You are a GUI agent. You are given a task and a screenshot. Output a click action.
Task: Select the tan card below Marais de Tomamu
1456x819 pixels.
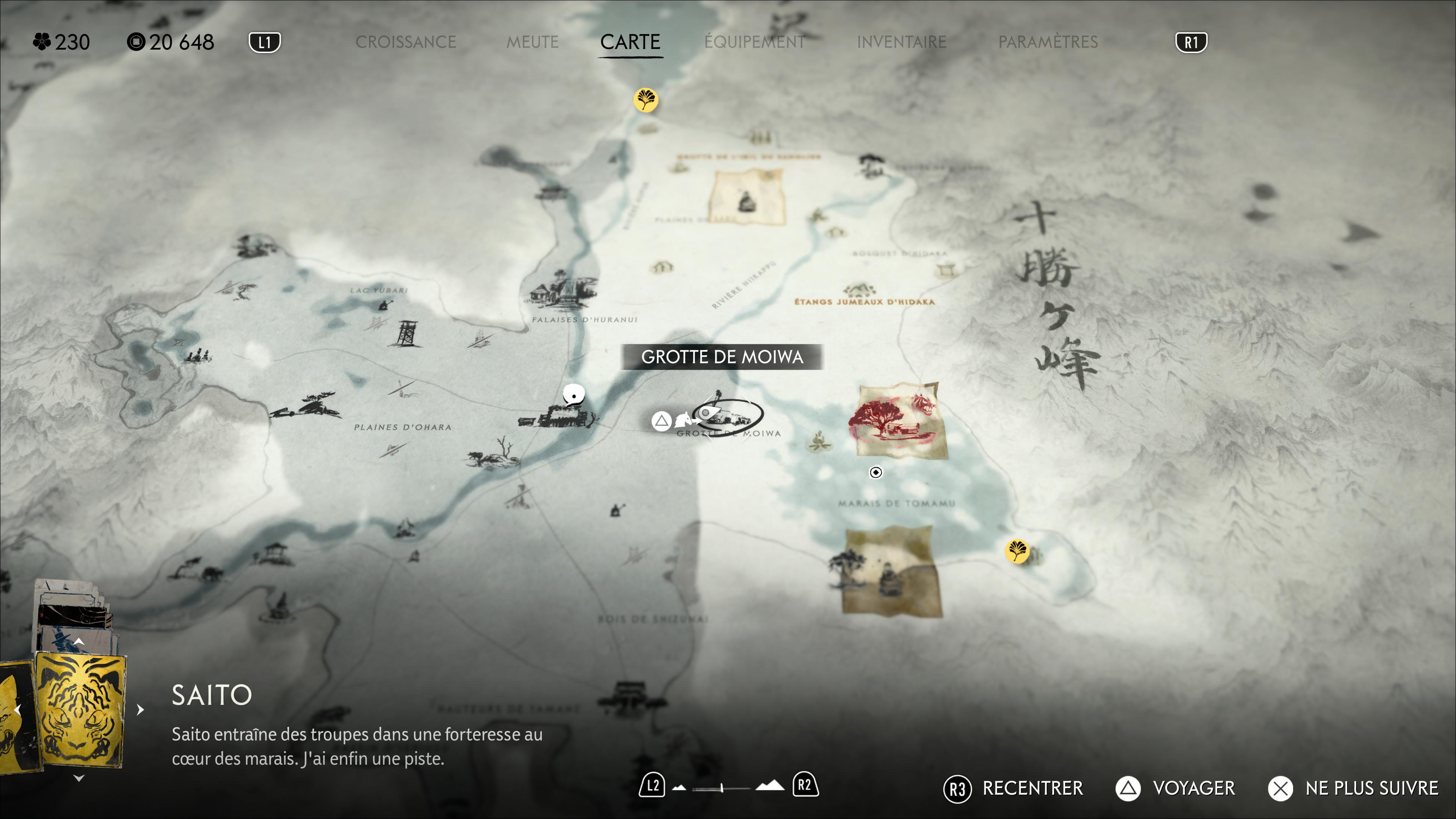892,571
